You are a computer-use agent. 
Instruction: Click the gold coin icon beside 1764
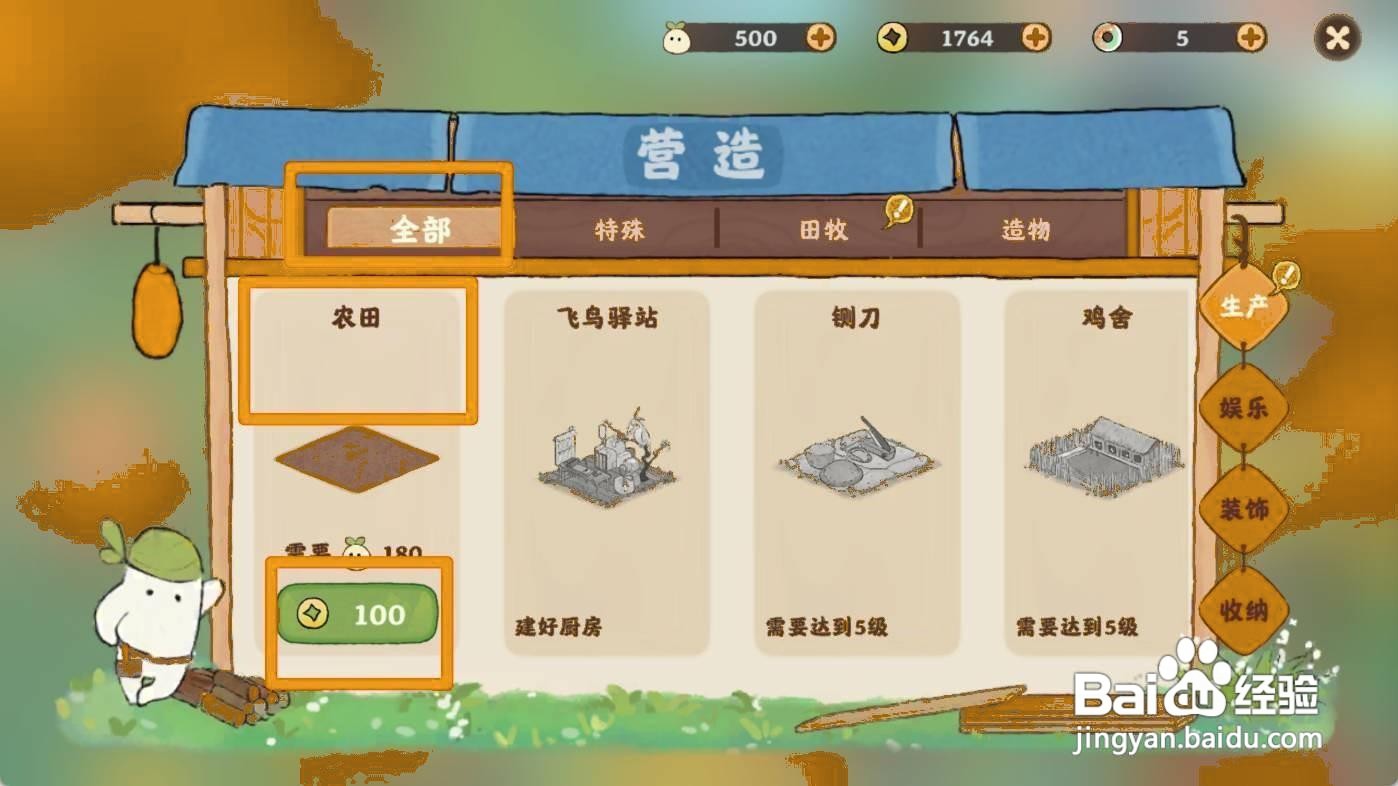[890, 37]
